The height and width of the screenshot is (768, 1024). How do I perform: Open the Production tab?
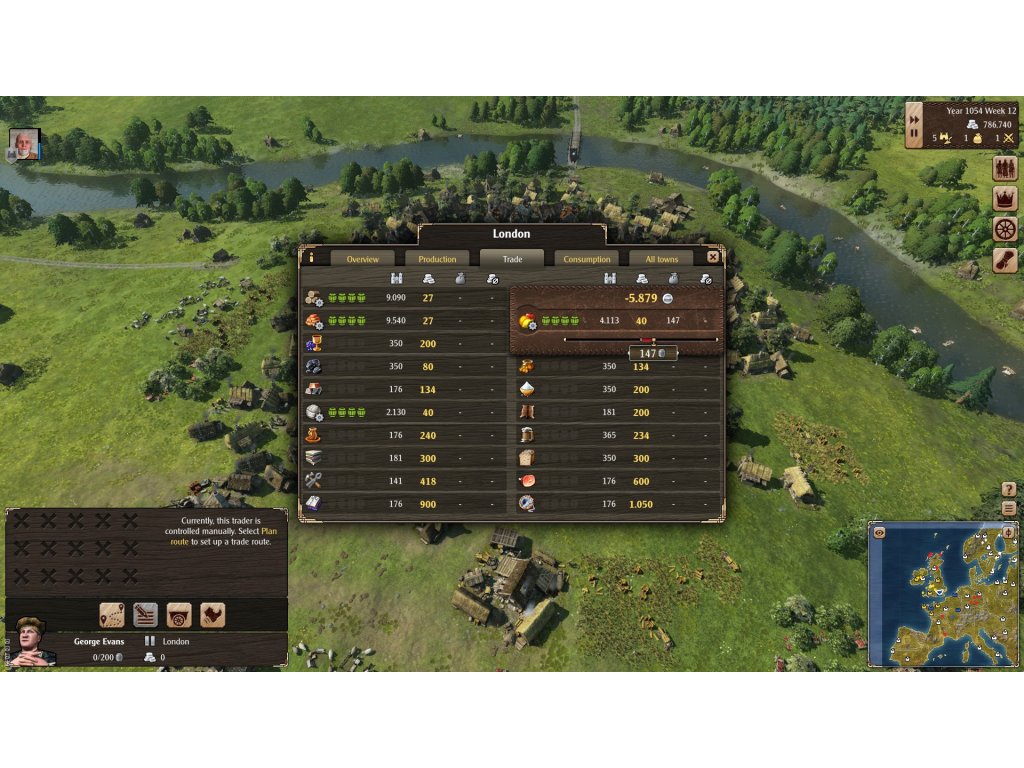tap(437, 259)
